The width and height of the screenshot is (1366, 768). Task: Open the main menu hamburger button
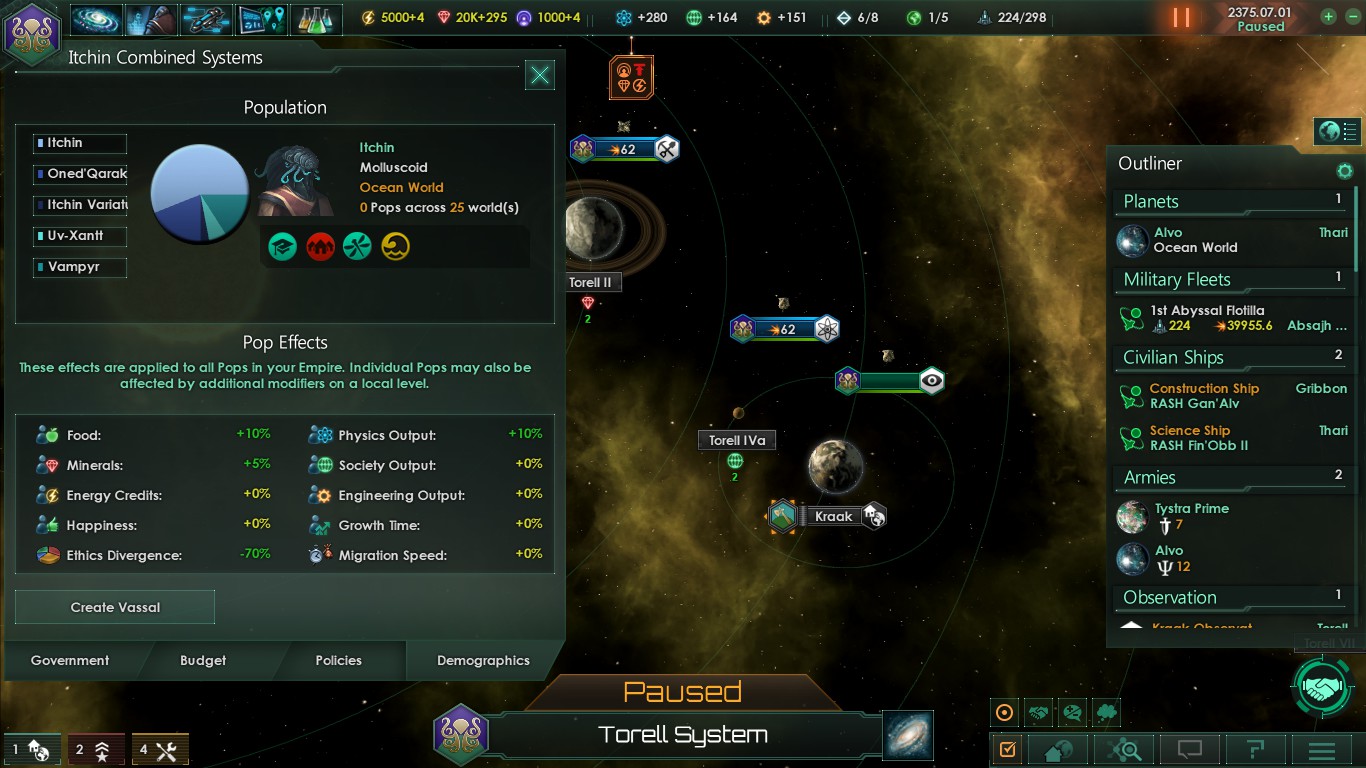click(1322, 750)
